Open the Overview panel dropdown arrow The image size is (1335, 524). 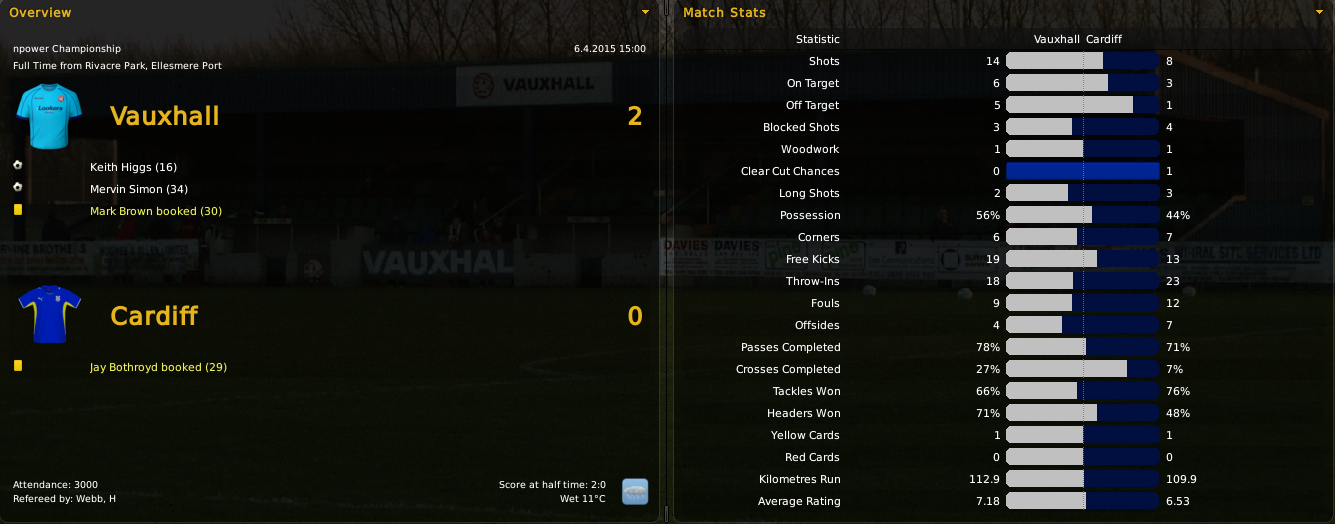pyautogui.click(x=645, y=12)
